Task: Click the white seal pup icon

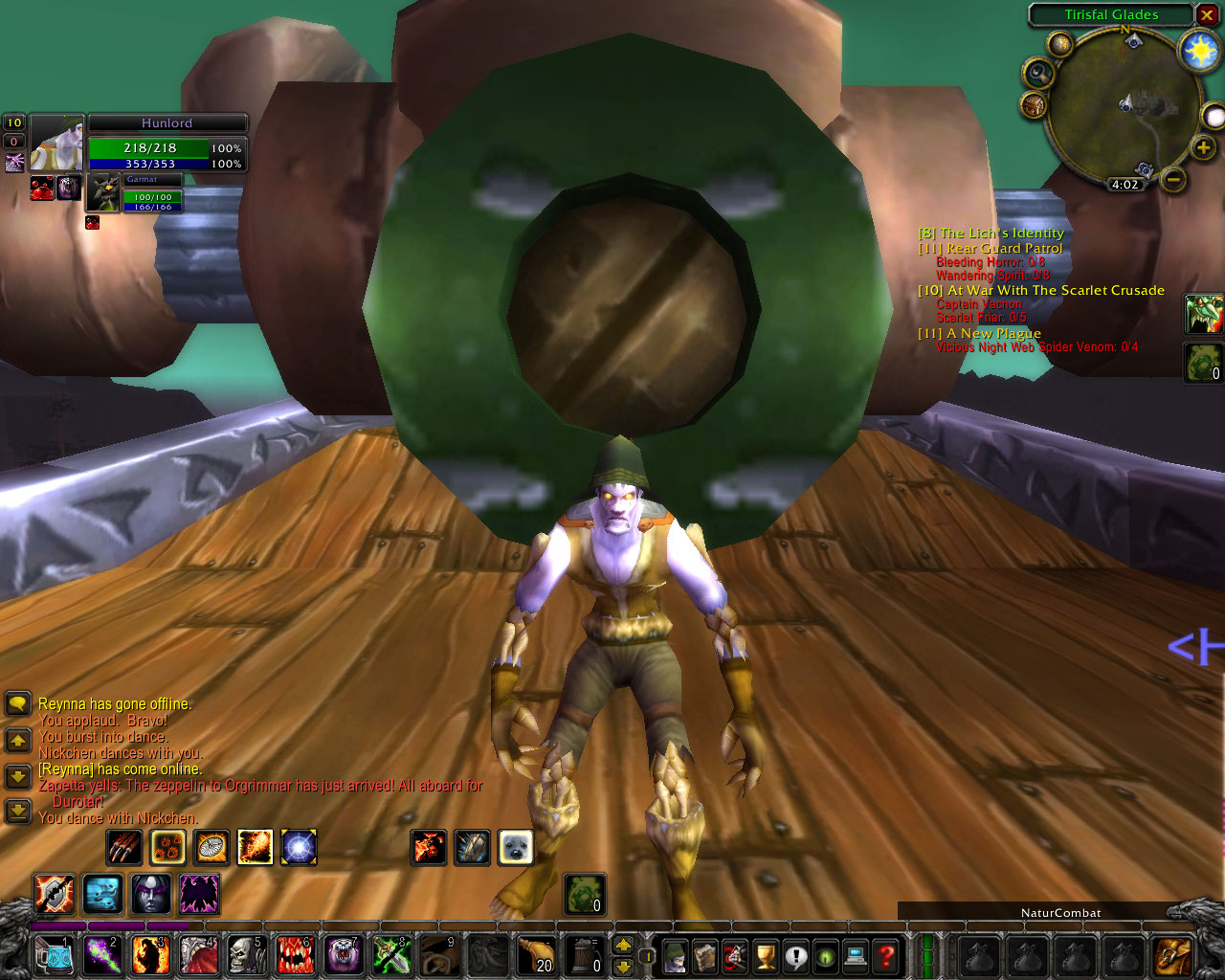Action: (x=516, y=847)
